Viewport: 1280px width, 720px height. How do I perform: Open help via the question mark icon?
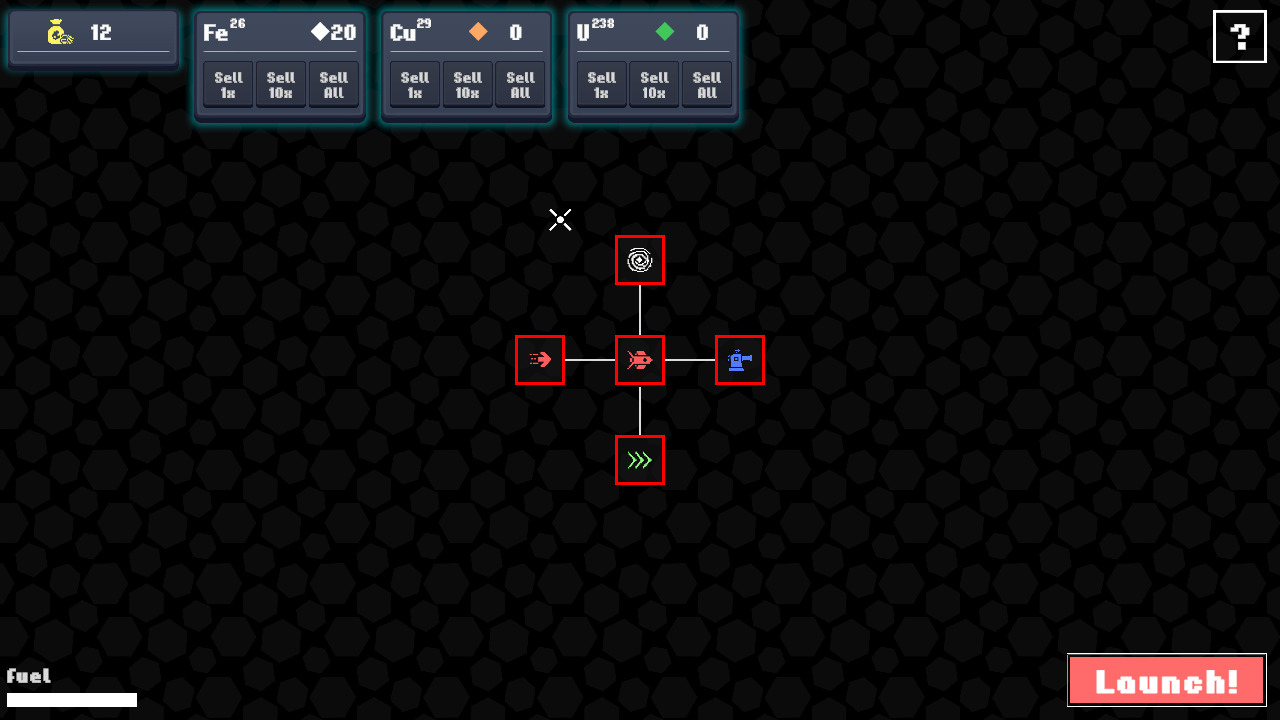(1239, 36)
